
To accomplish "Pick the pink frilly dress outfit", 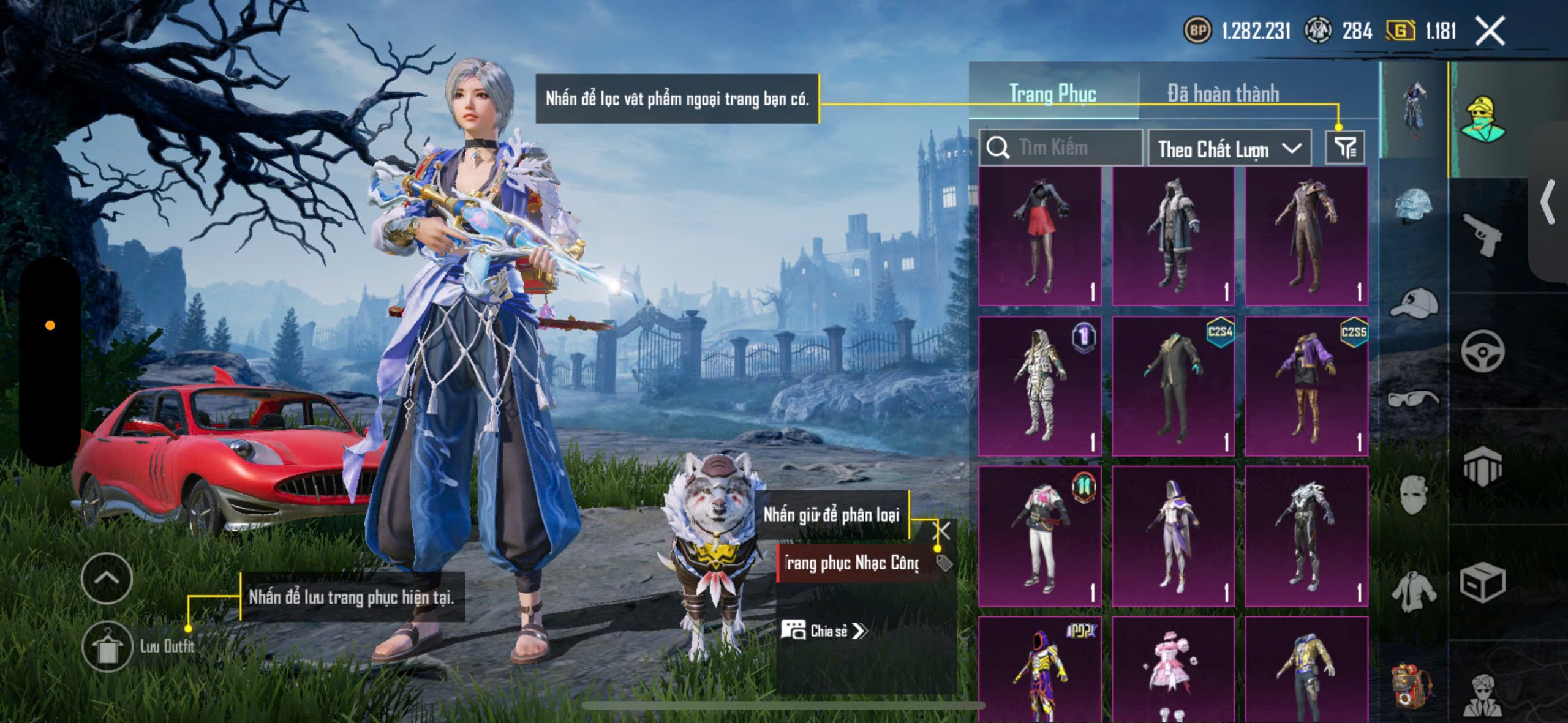I will coord(1173,670).
